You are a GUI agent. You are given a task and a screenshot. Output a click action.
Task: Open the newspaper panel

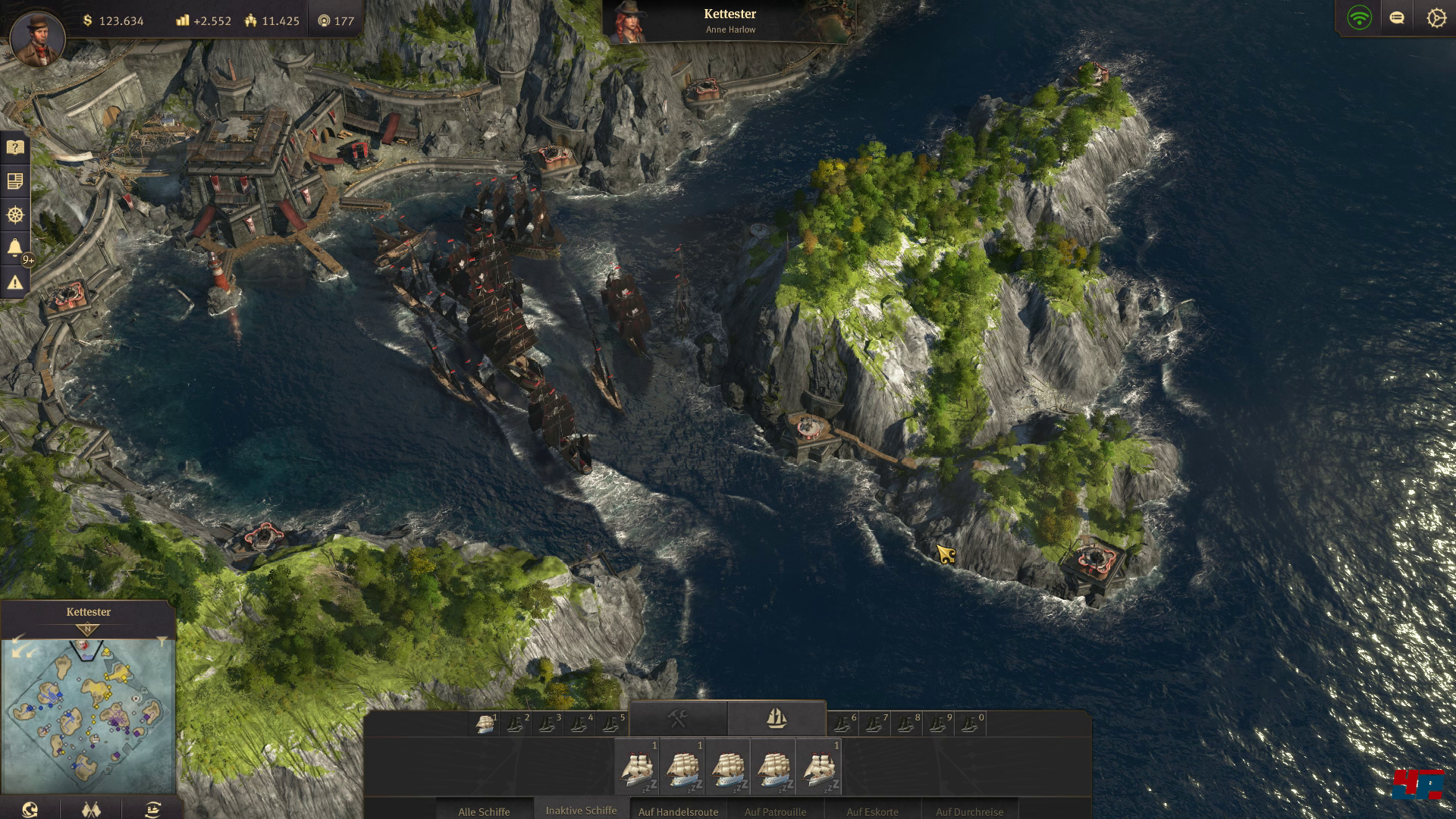coord(15,181)
